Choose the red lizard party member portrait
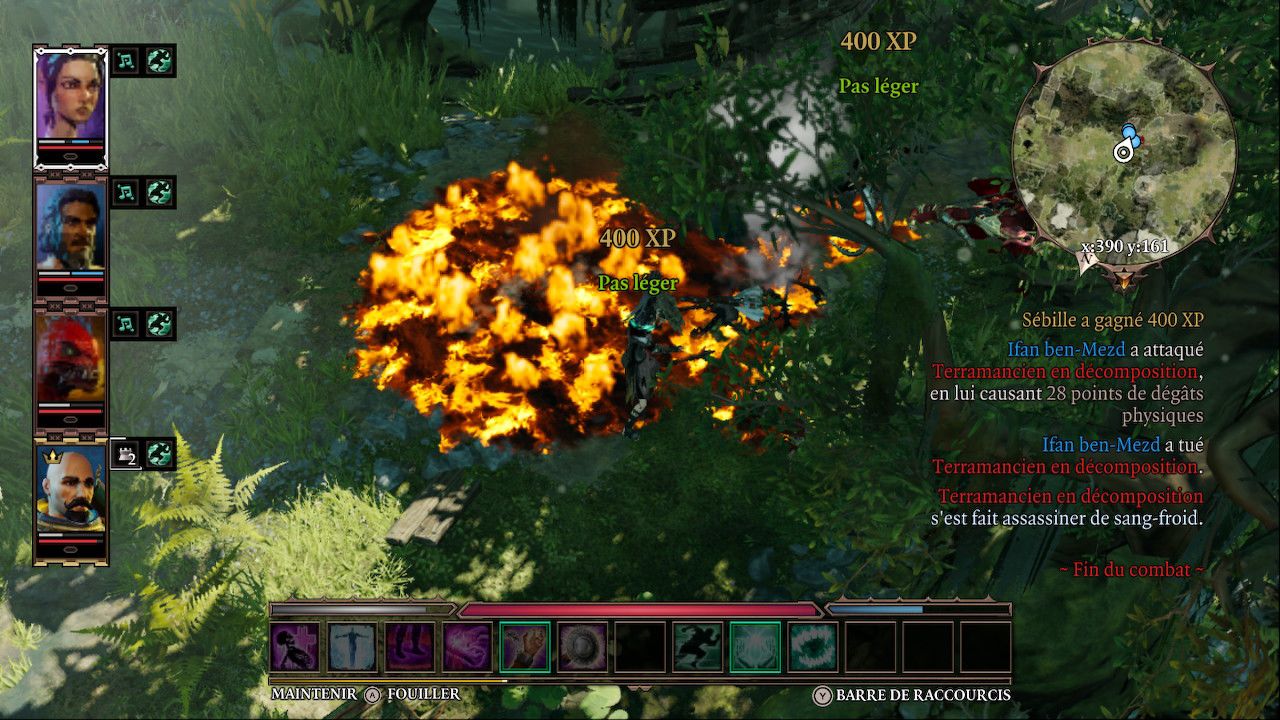This screenshot has width=1280, height=720. [x=71, y=361]
